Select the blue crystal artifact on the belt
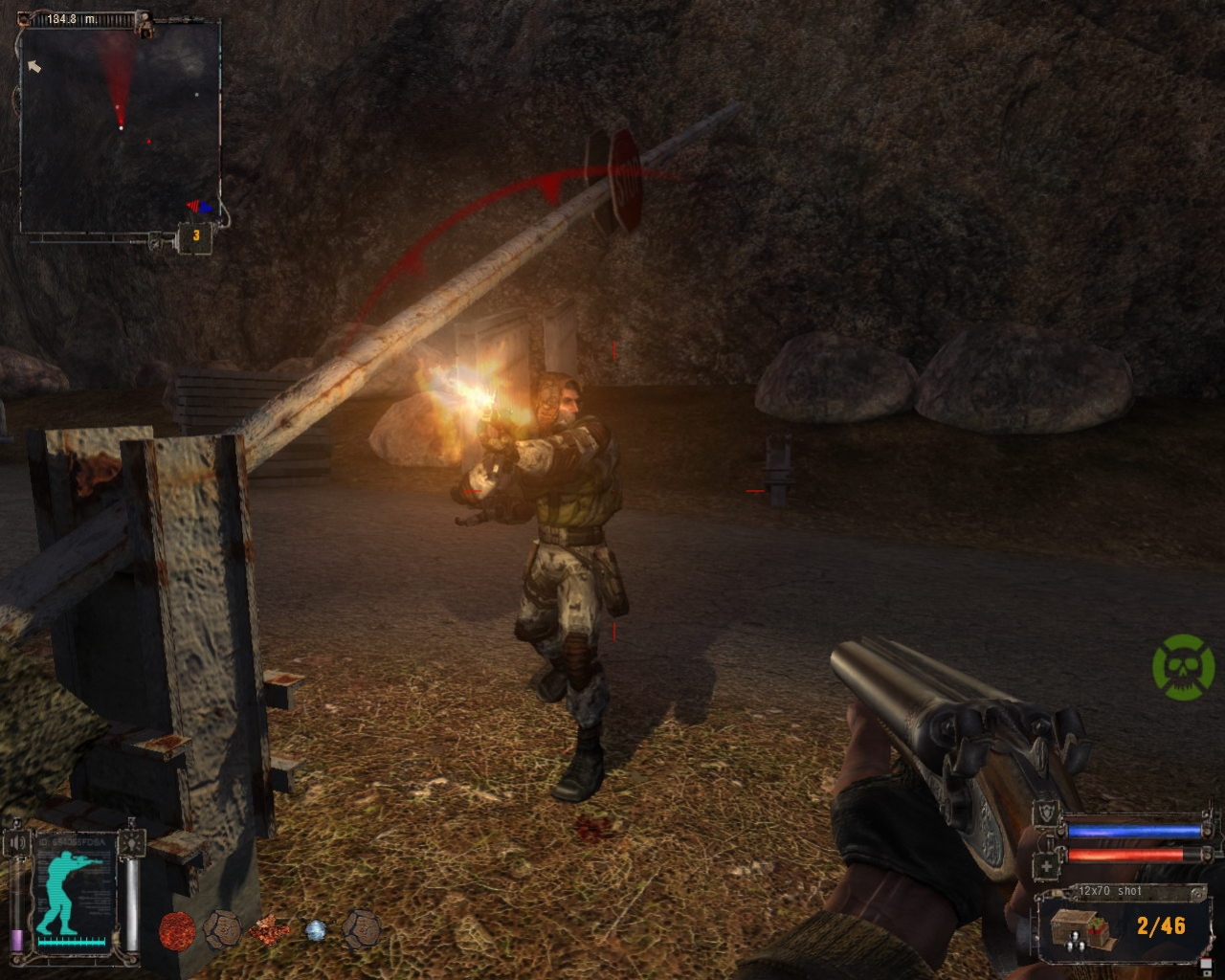 coord(316,931)
